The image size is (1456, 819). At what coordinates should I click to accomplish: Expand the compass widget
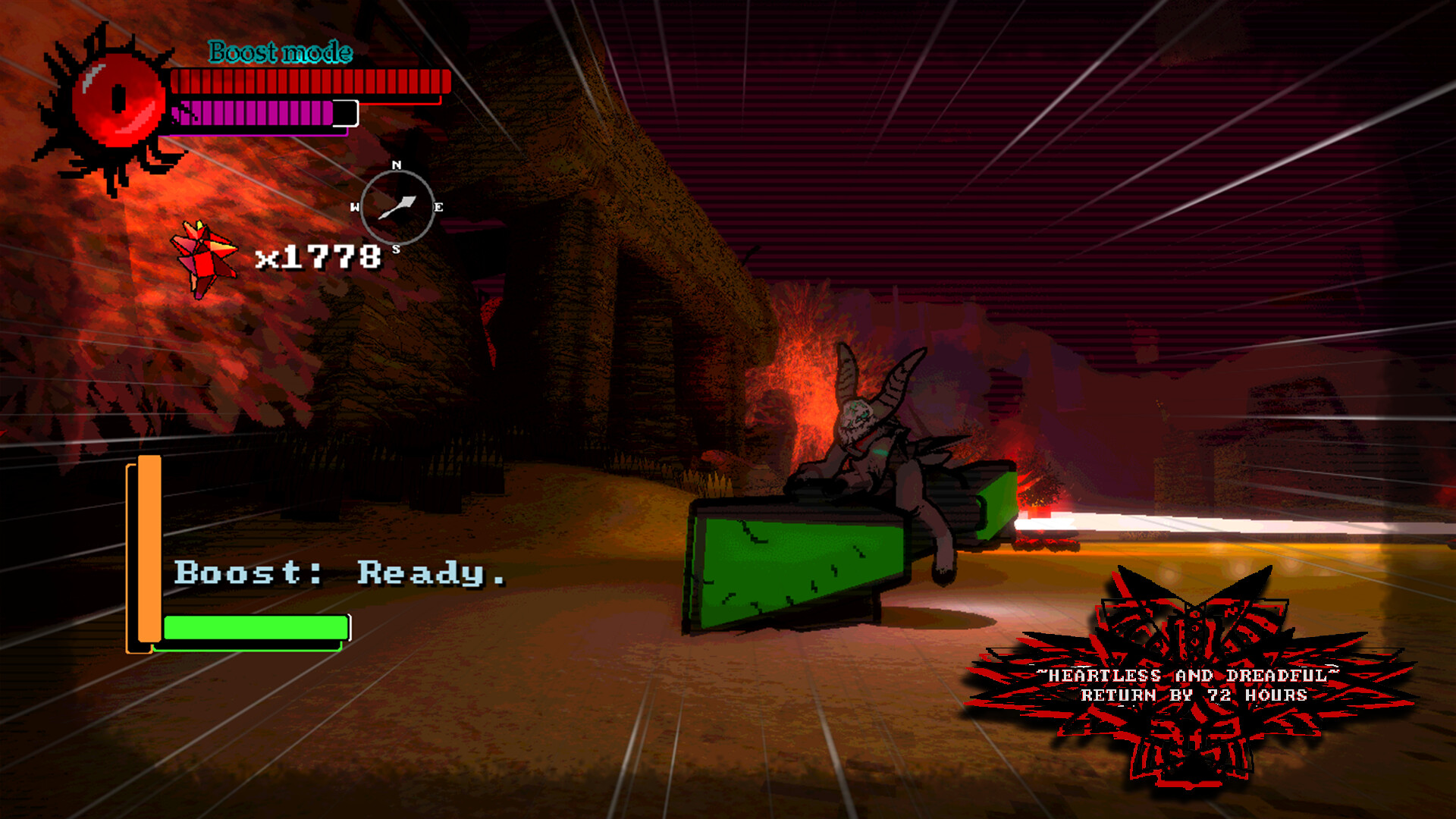[397, 205]
